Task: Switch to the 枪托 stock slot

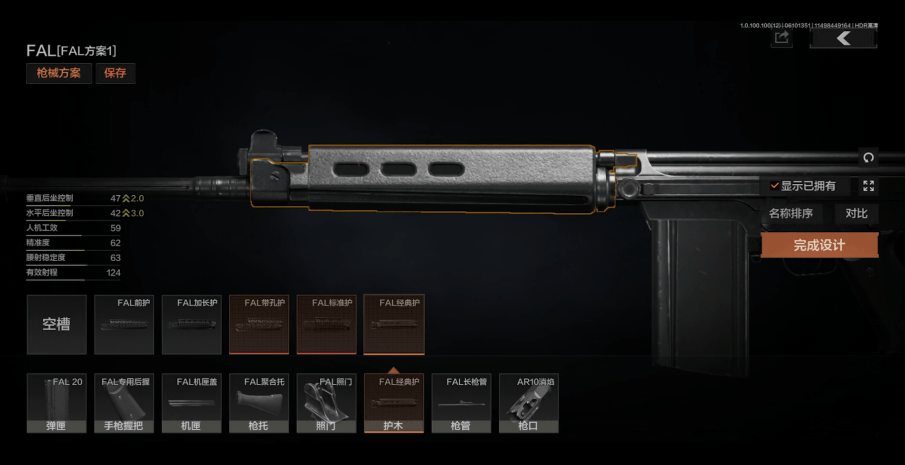Action: click(259, 404)
